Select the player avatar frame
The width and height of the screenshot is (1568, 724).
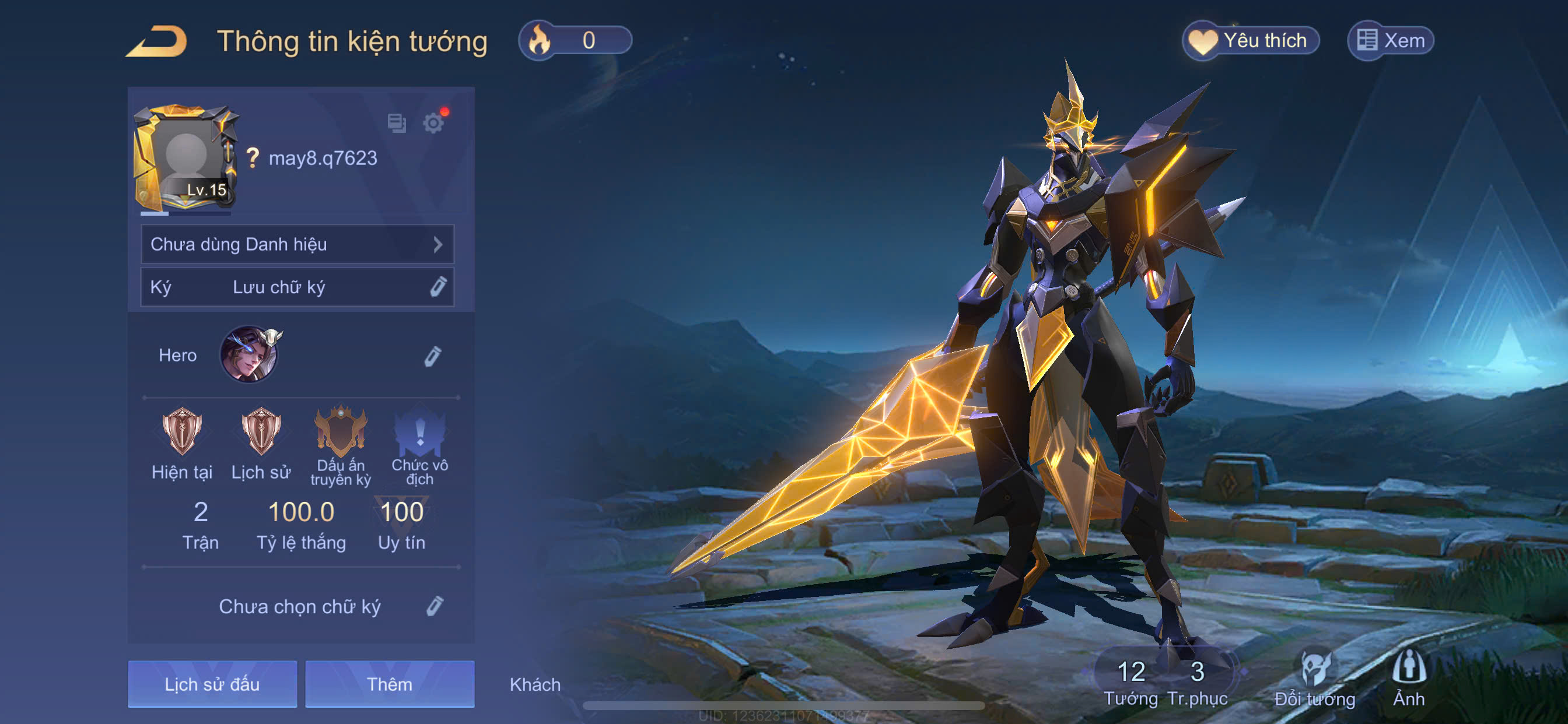coord(185,158)
